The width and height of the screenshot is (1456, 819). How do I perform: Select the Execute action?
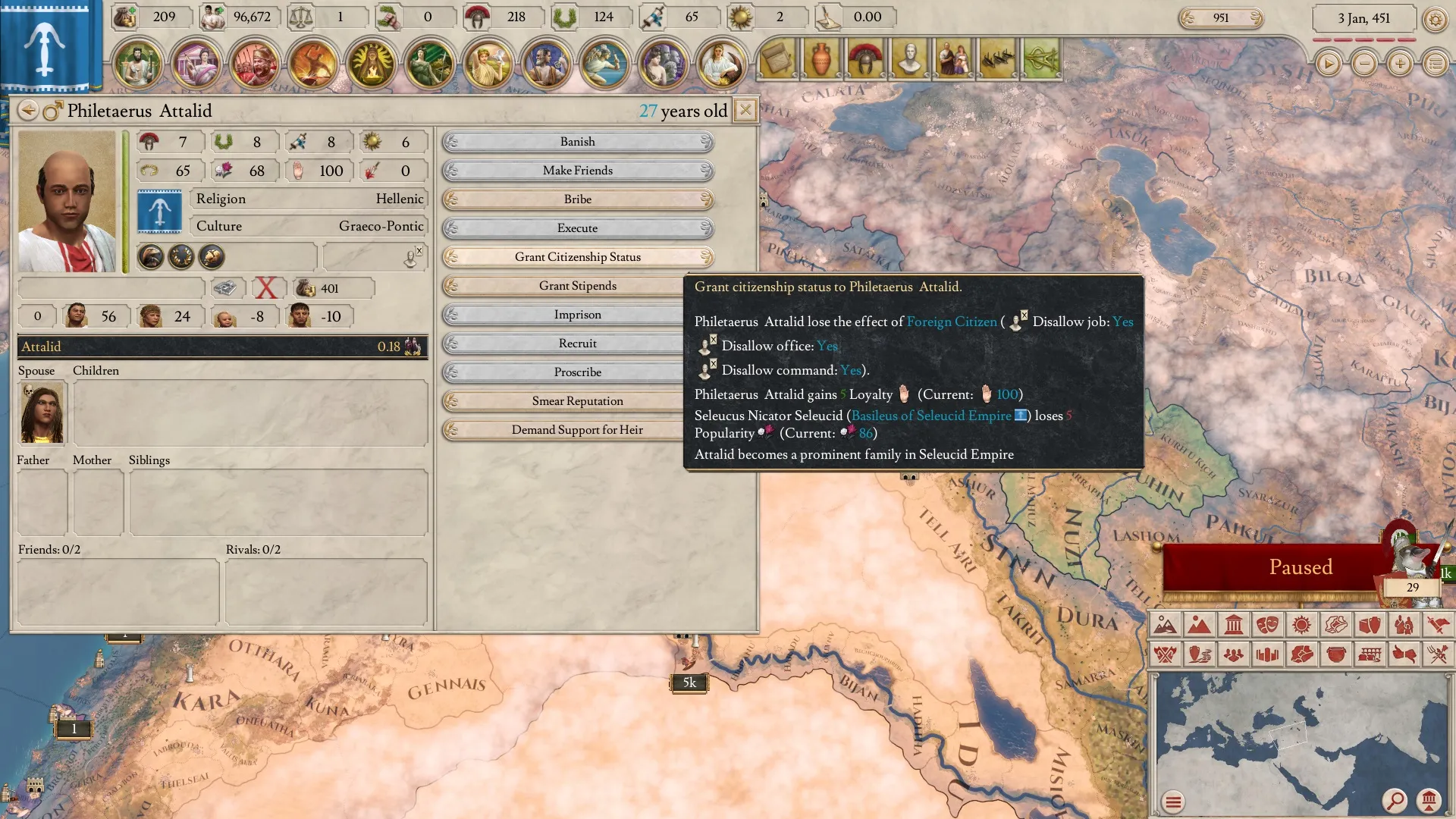click(577, 228)
